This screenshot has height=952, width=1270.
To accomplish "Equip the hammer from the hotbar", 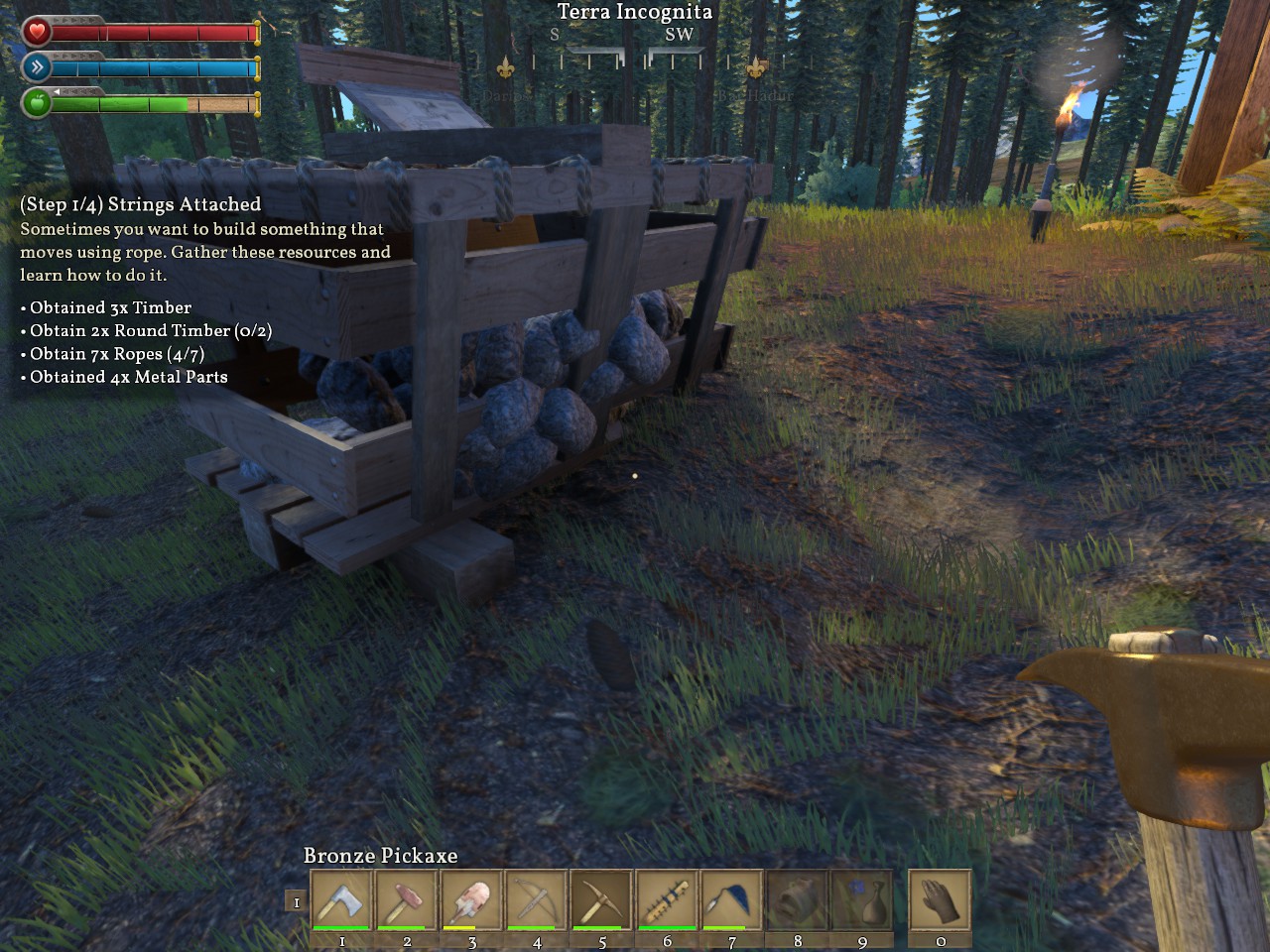I will 407,900.
